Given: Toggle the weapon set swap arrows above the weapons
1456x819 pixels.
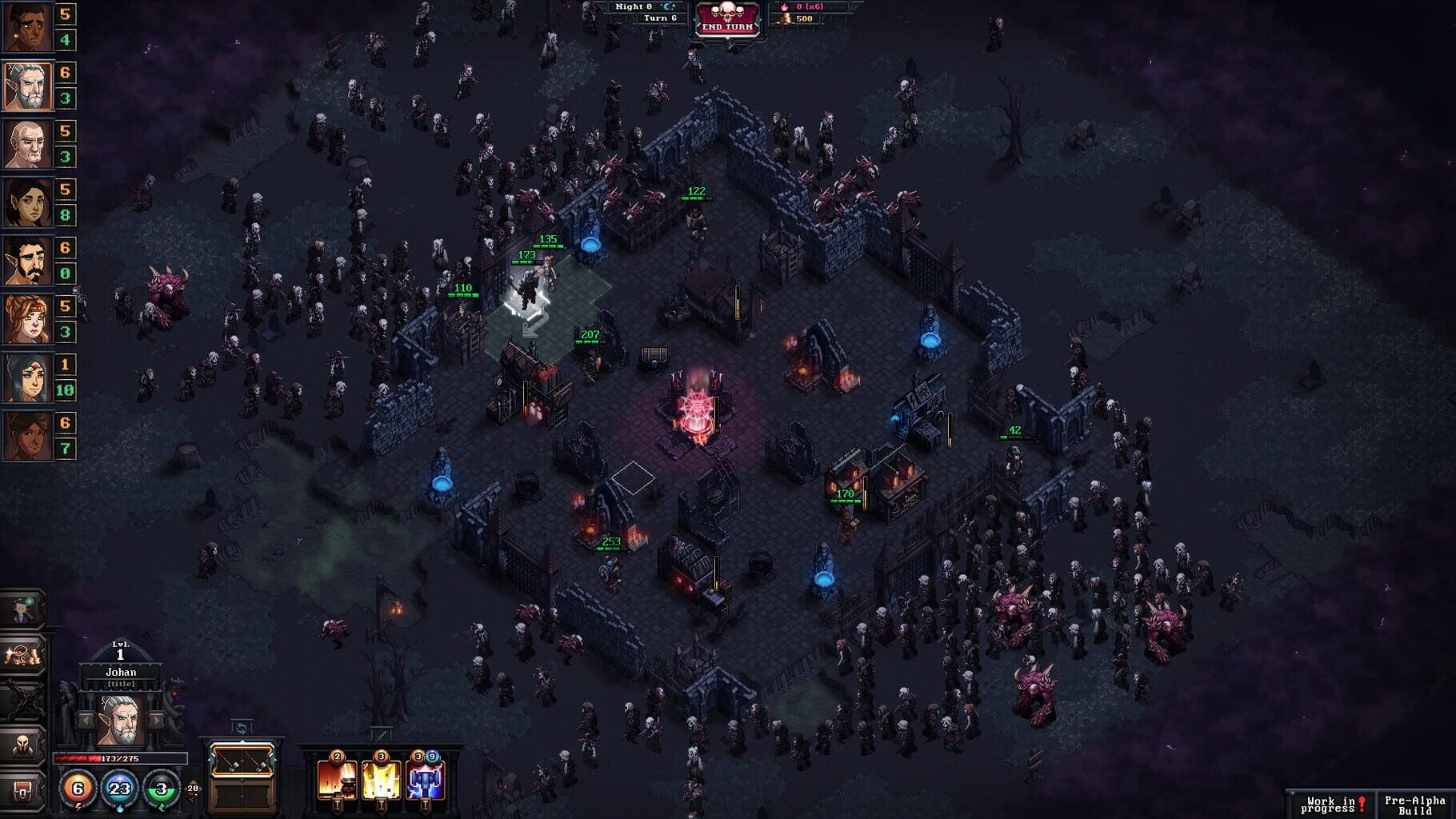Looking at the screenshot, I should coord(242,728).
